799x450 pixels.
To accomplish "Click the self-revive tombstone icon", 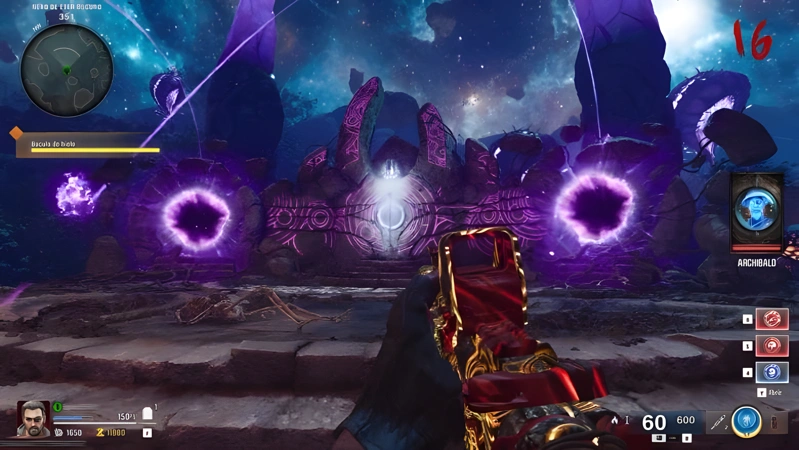I will [148, 414].
